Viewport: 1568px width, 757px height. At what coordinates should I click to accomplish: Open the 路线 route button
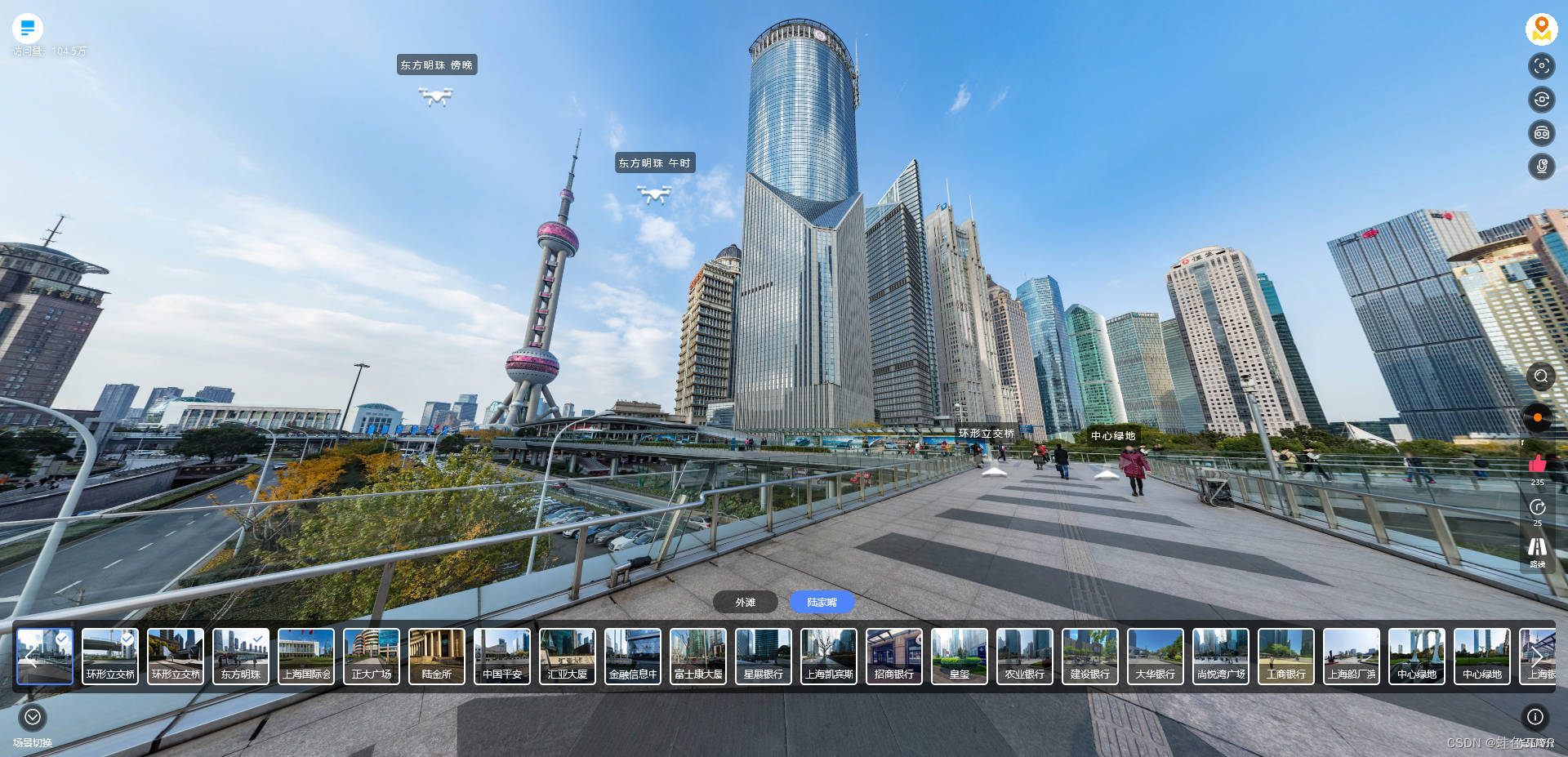coord(1537,550)
